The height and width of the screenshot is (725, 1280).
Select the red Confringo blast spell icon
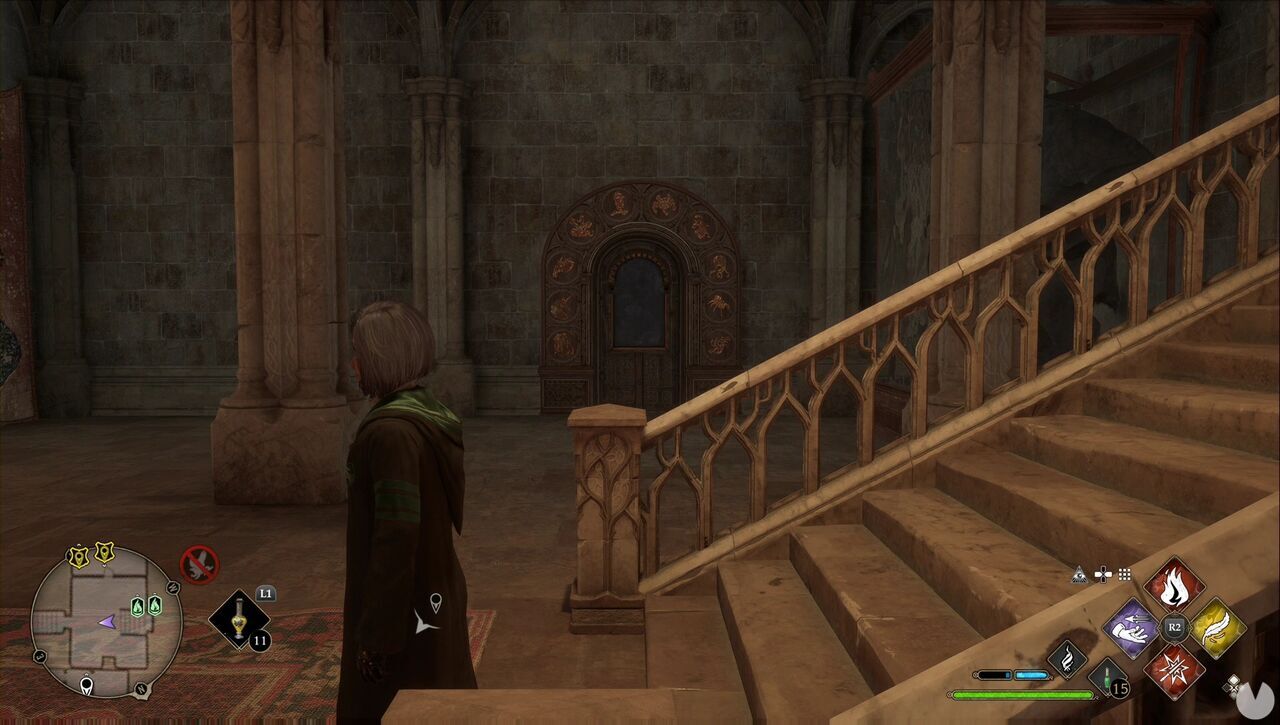tap(1175, 671)
